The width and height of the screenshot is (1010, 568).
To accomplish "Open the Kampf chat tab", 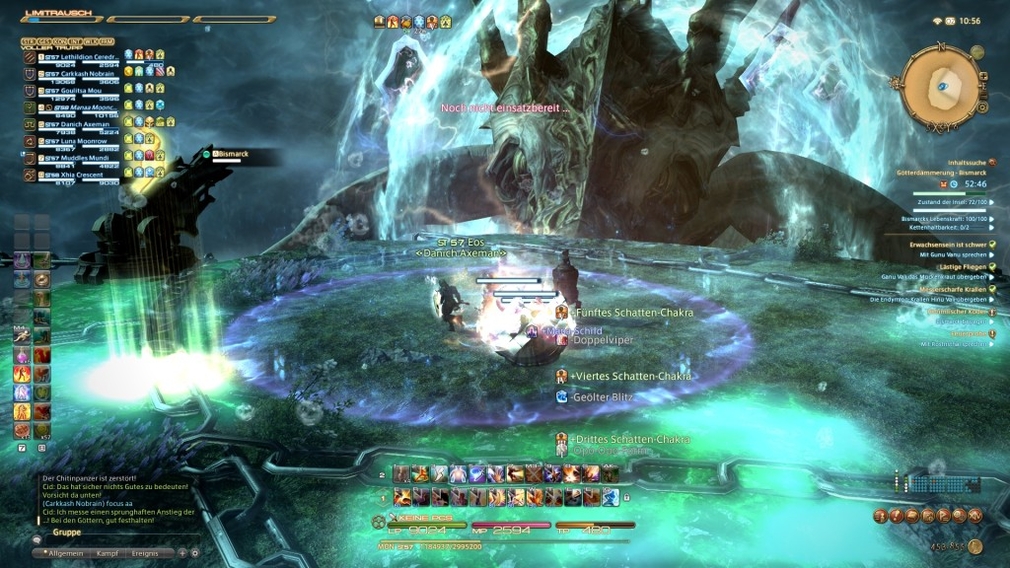I will click(106, 553).
